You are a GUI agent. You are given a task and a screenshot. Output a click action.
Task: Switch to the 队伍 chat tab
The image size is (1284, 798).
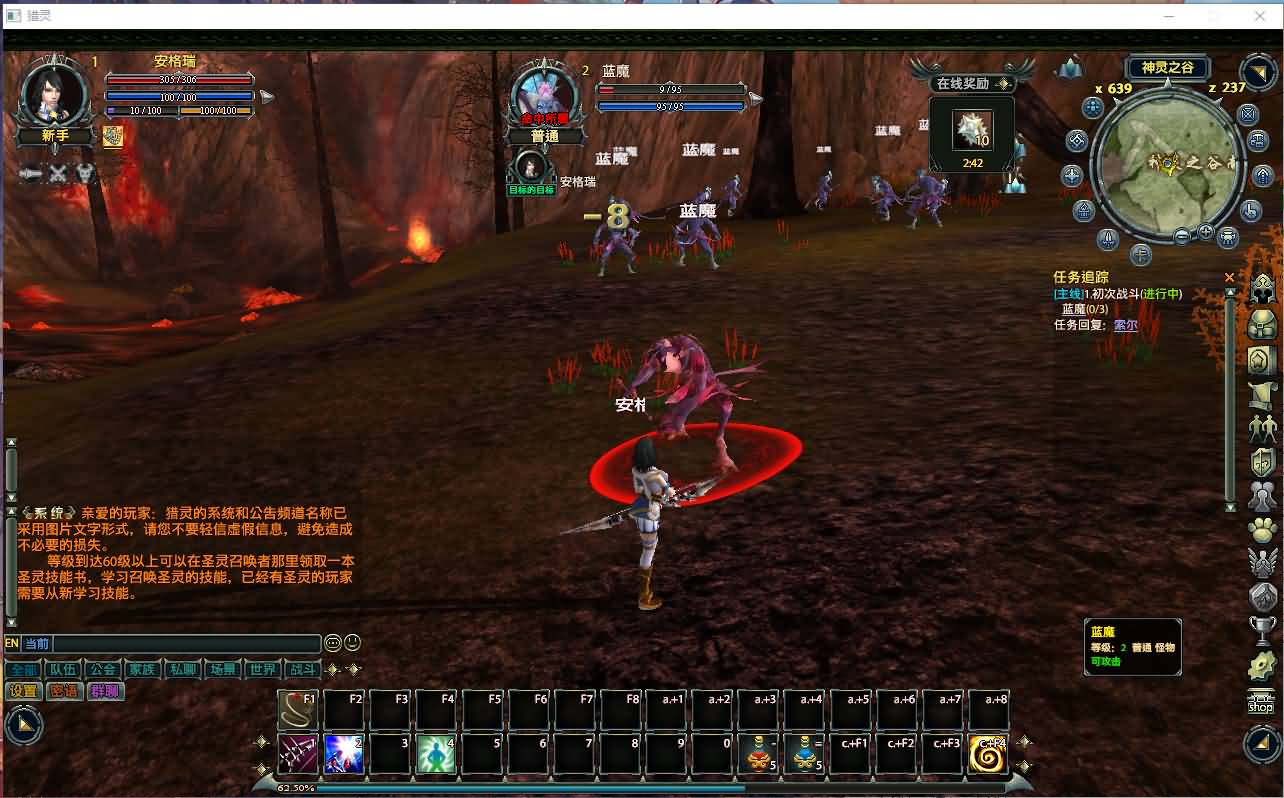(63, 669)
